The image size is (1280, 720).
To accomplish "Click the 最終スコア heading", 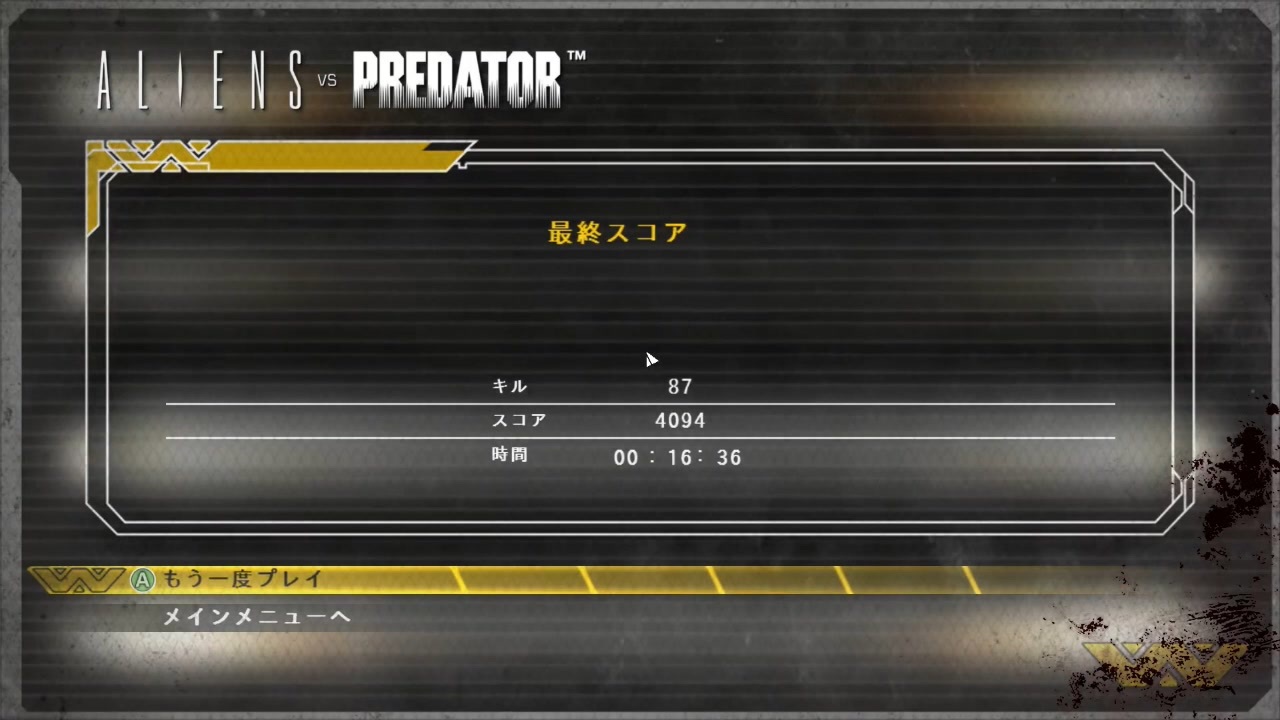I will pos(616,231).
